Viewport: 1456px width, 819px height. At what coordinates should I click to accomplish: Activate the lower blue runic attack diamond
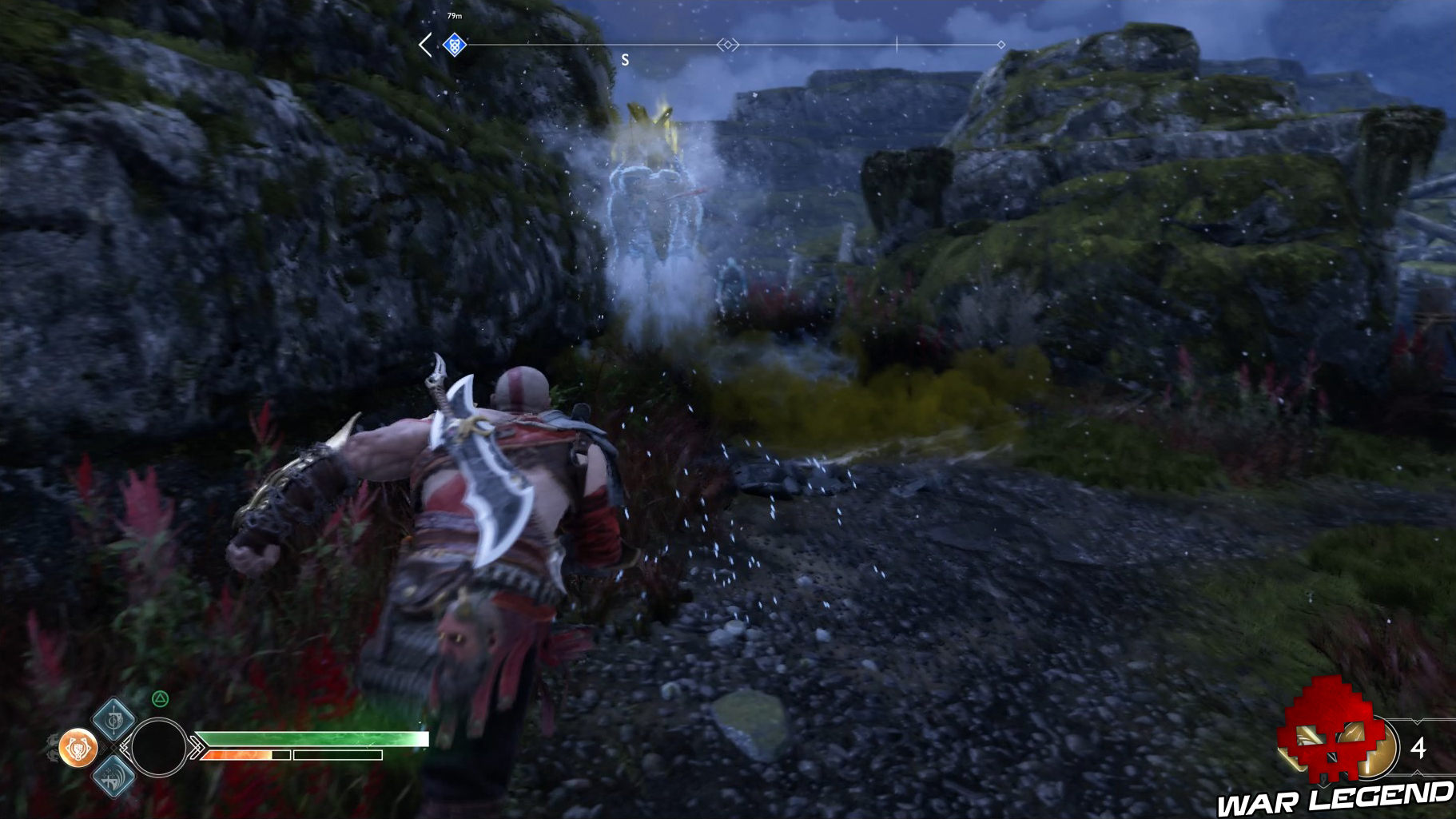tap(113, 776)
